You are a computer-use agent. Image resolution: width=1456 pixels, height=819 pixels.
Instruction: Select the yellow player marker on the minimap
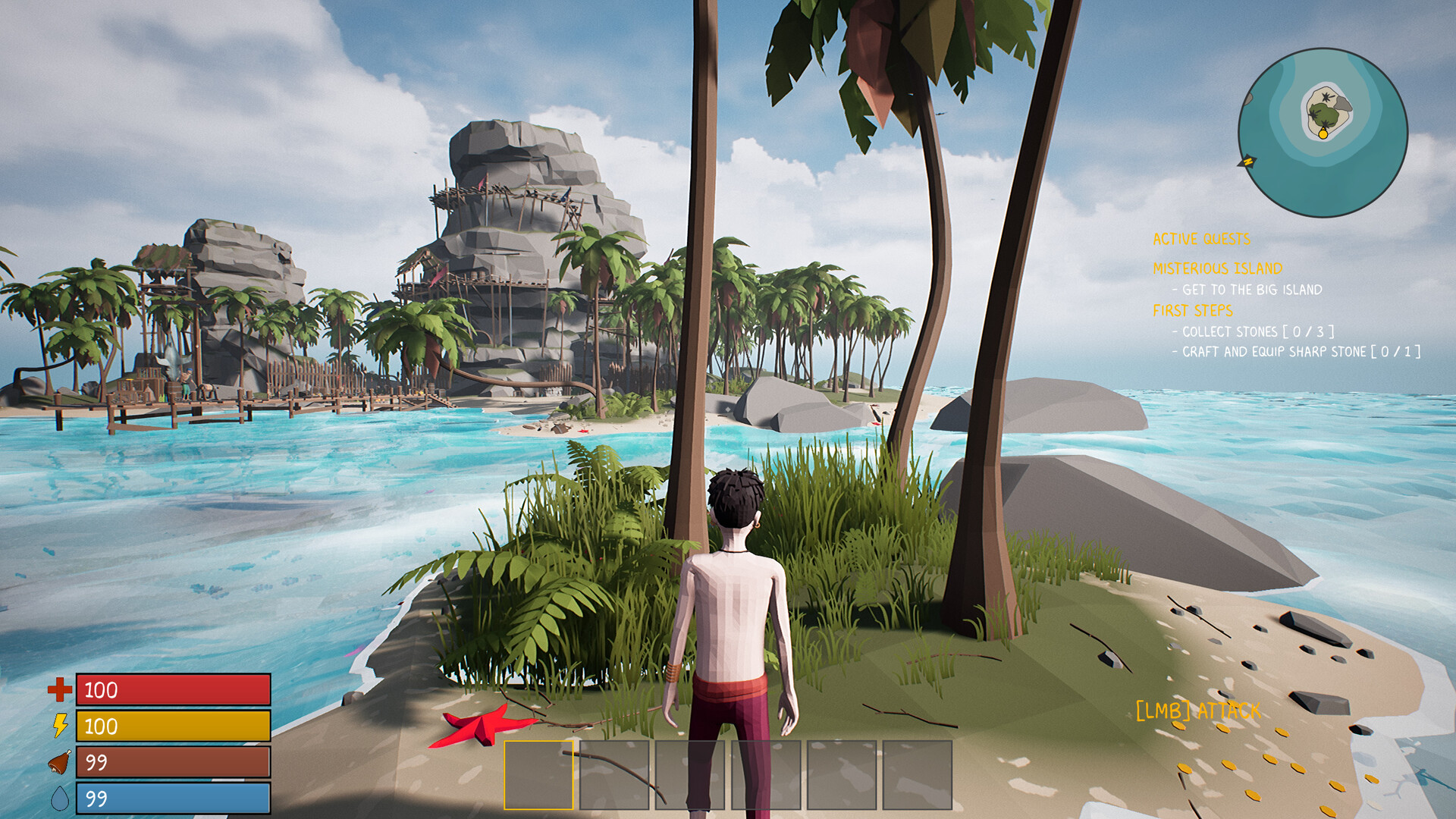(x=1323, y=133)
